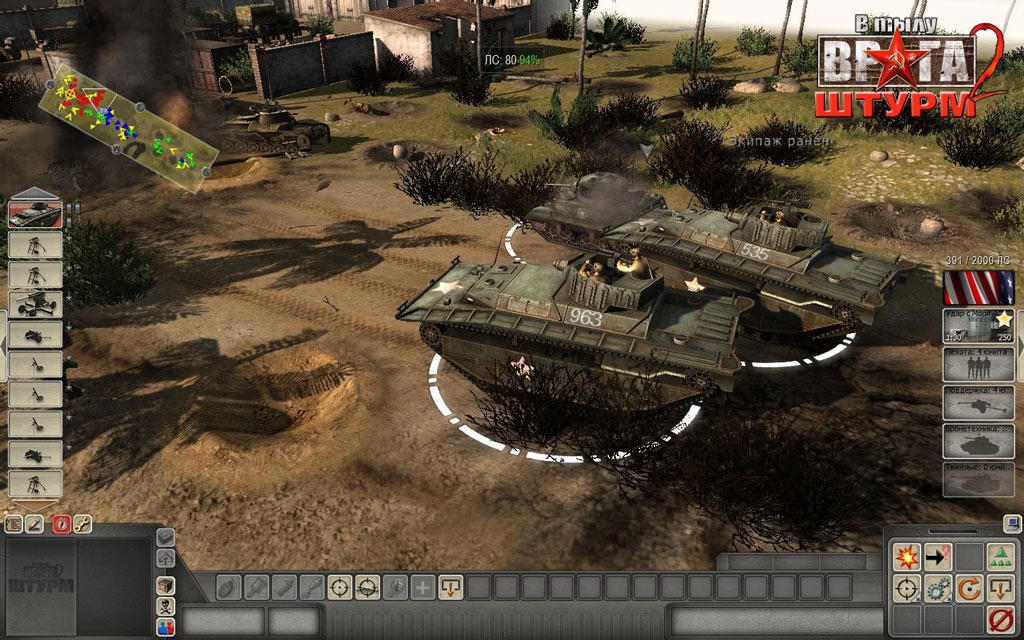Select the anti-aircraft gun unit card

pyautogui.click(x=35, y=304)
